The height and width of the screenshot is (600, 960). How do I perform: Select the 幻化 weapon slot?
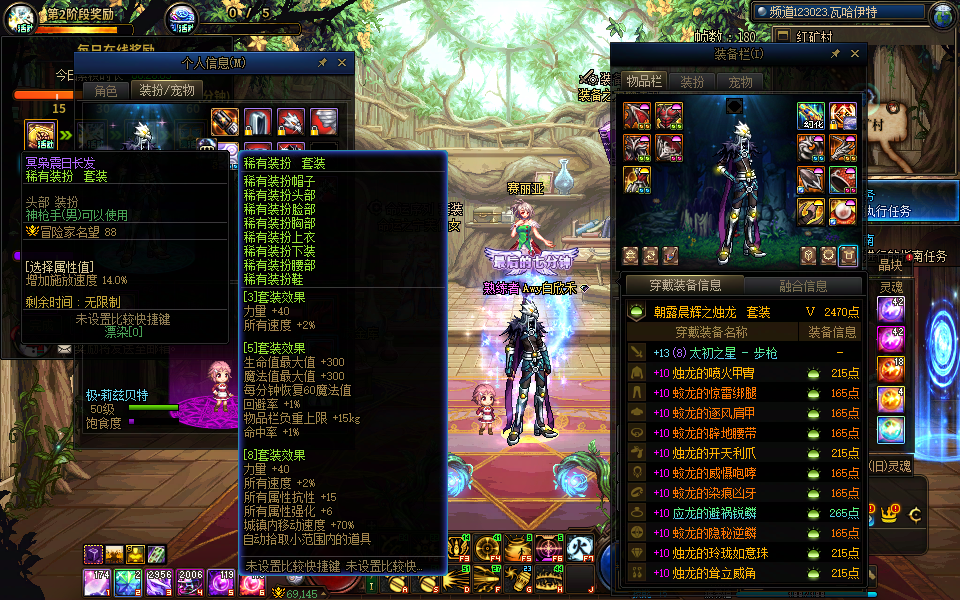pos(811,116)
